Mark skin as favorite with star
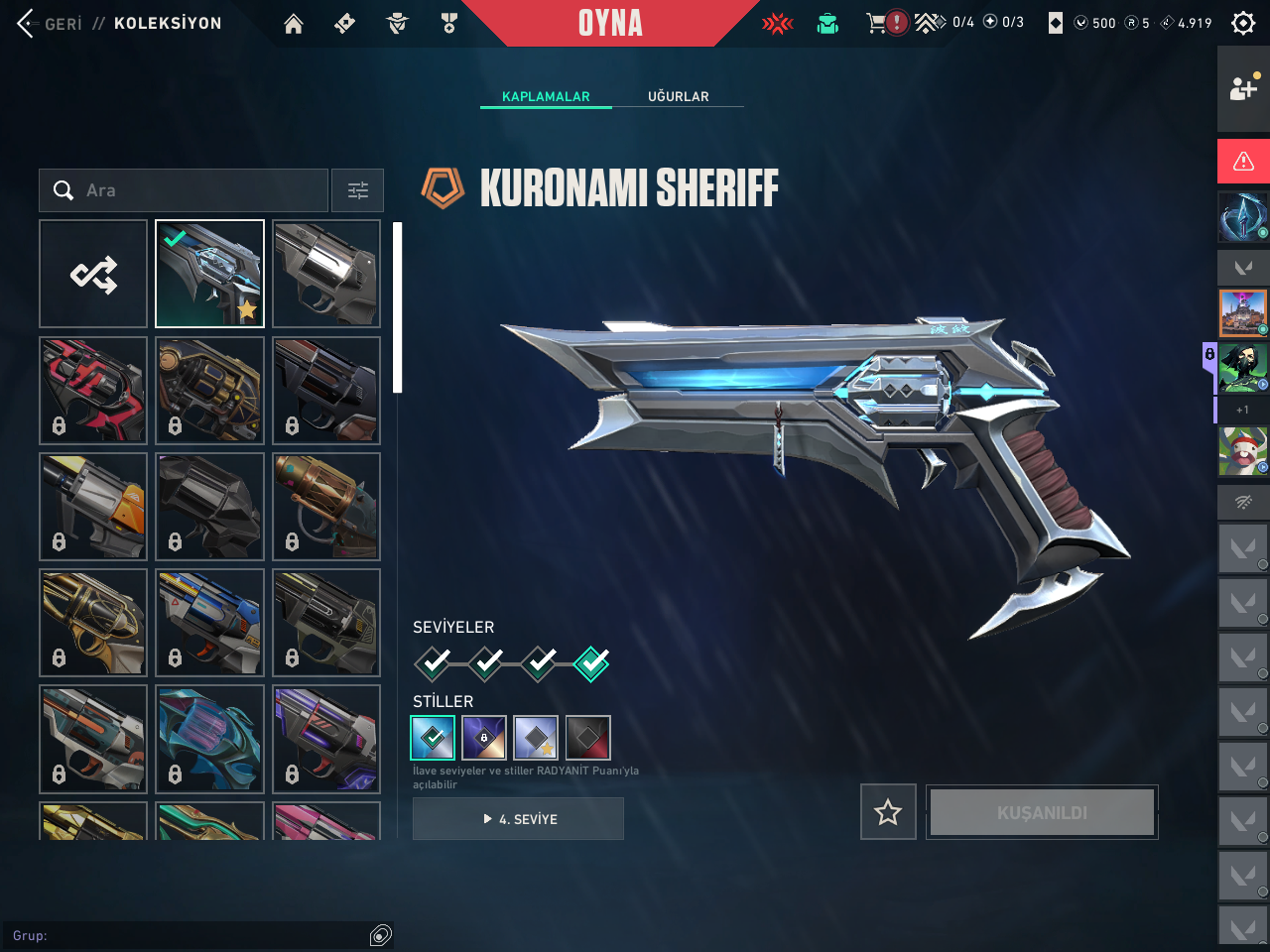This screenshot has height=952, width=1270. click(888, 812)
